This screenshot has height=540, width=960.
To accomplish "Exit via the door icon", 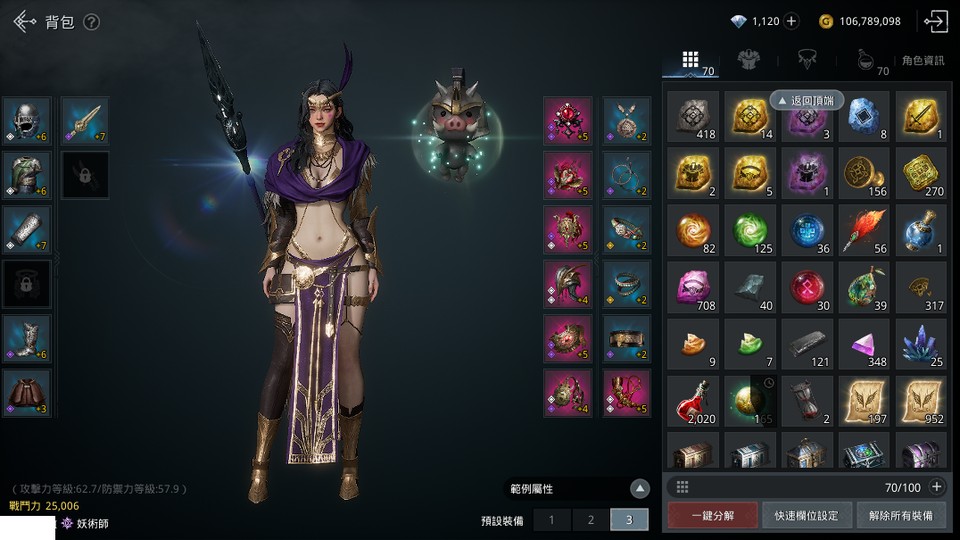I will click(x=936, y=21).
